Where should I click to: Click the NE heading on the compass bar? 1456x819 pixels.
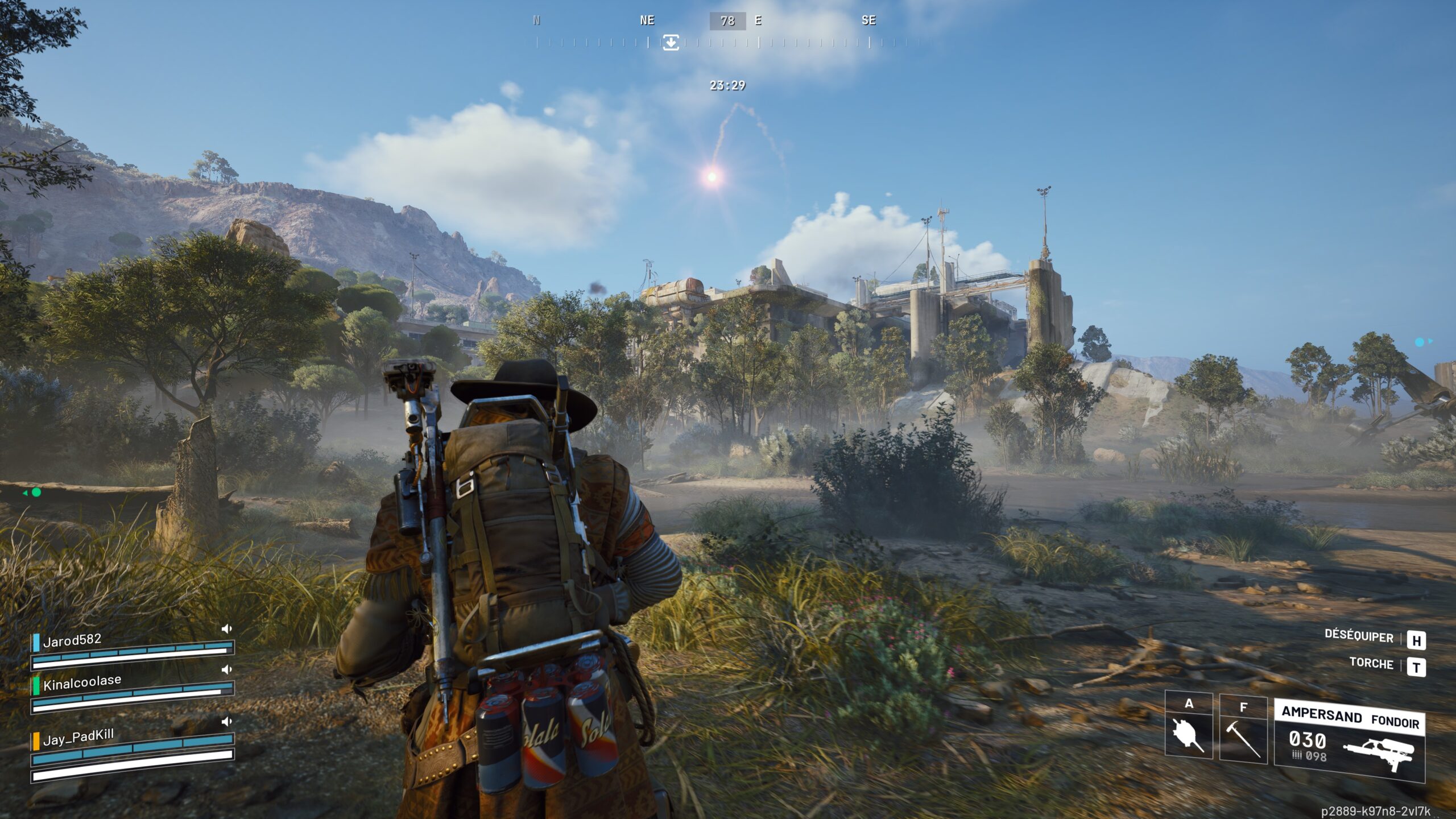coord(646,21)
